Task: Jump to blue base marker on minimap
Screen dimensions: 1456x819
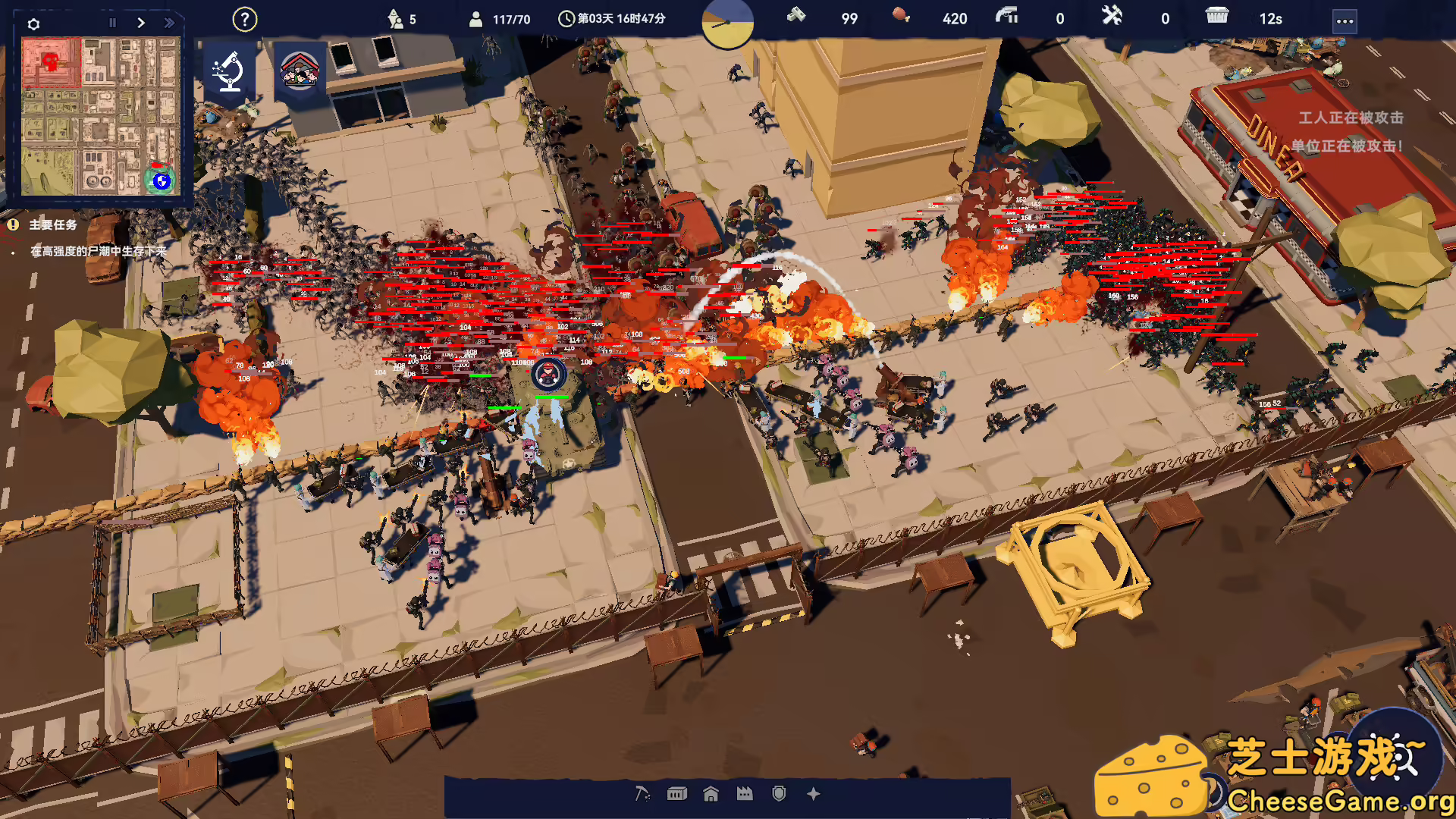Action: tap(161, 180)
